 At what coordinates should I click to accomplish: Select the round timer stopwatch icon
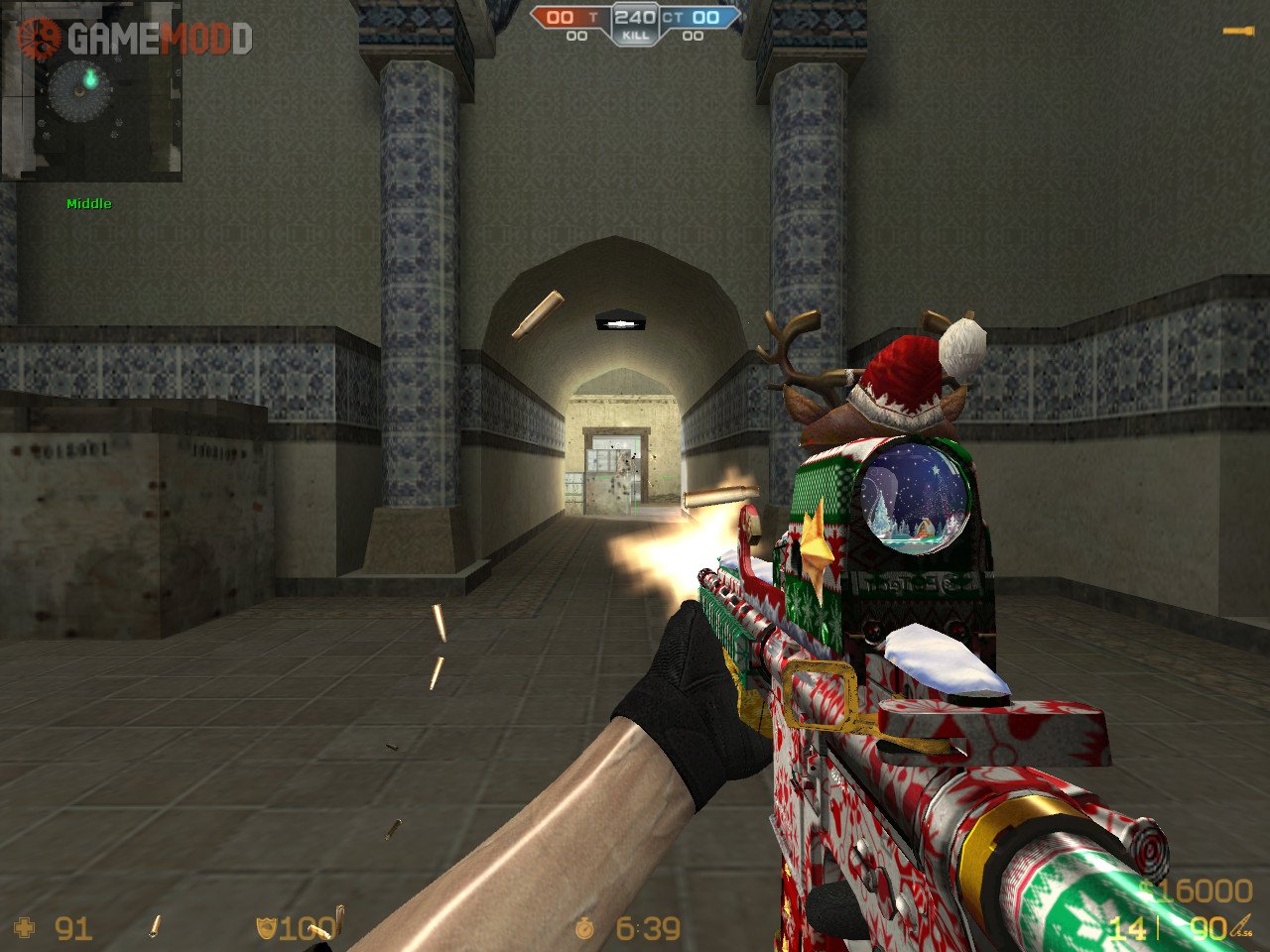point(585,928)
